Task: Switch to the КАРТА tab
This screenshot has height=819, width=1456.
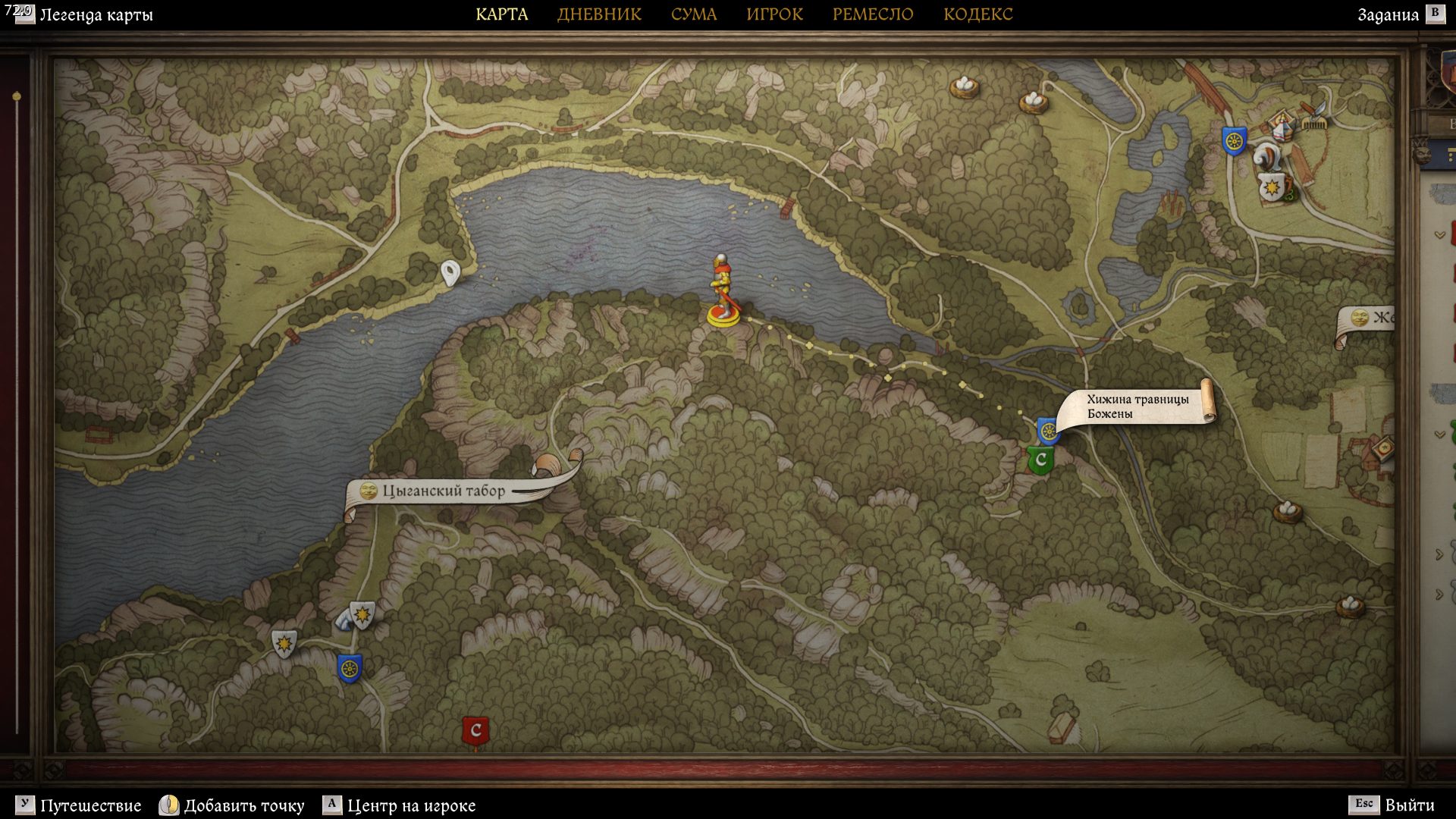Action: click(501, 14)
